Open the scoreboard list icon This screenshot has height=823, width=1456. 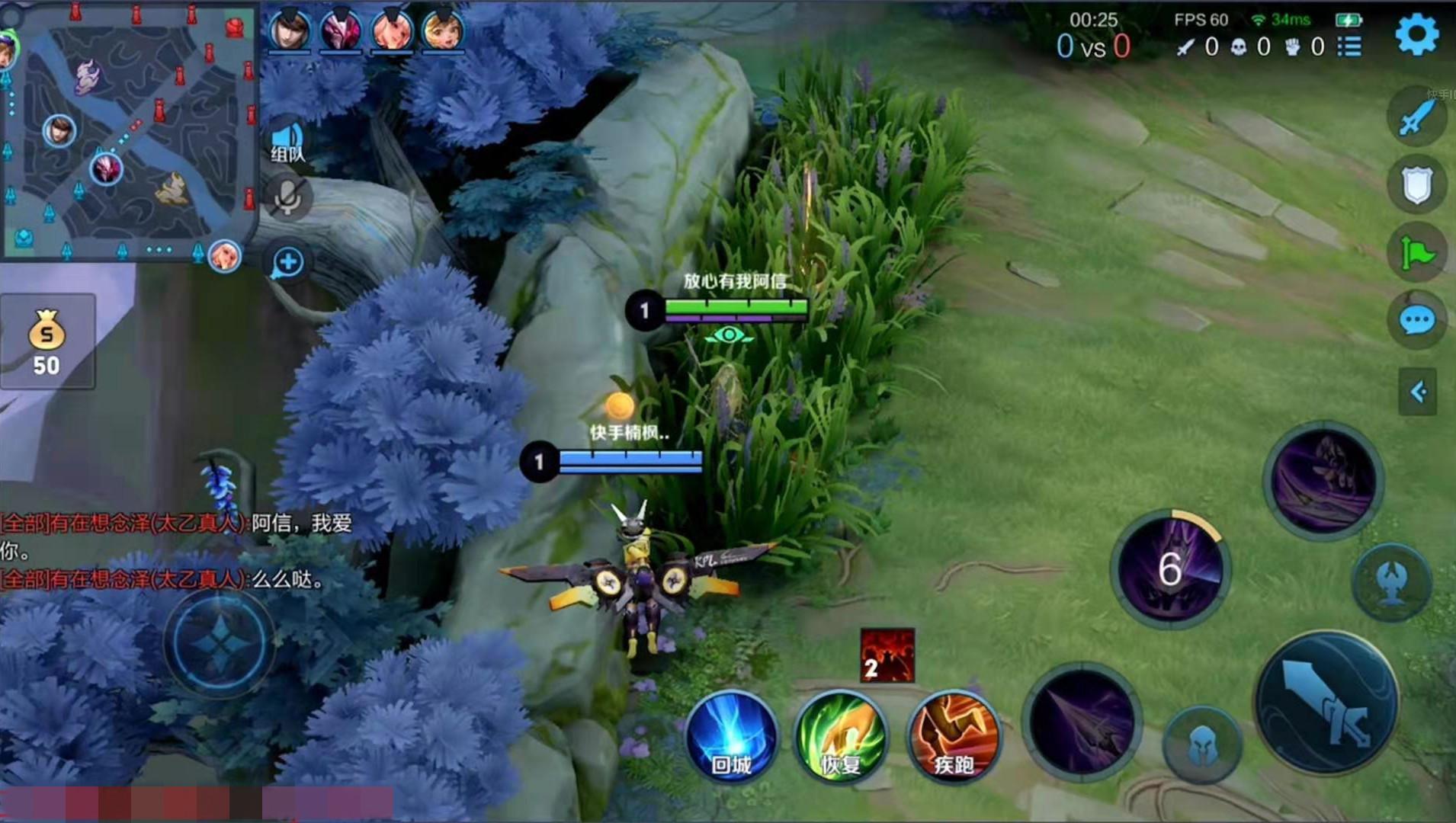1349,46
